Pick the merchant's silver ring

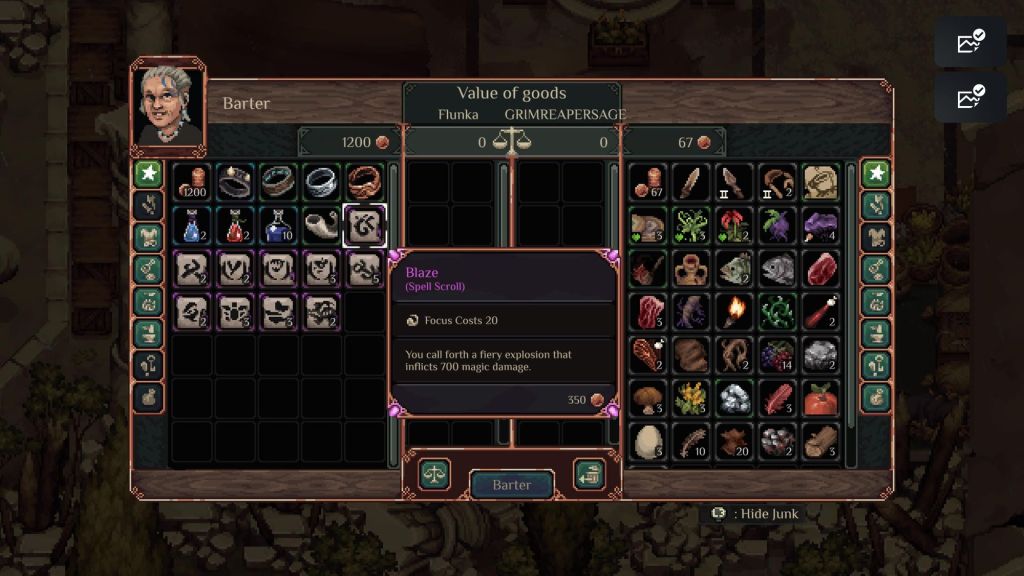click(322, 183)
